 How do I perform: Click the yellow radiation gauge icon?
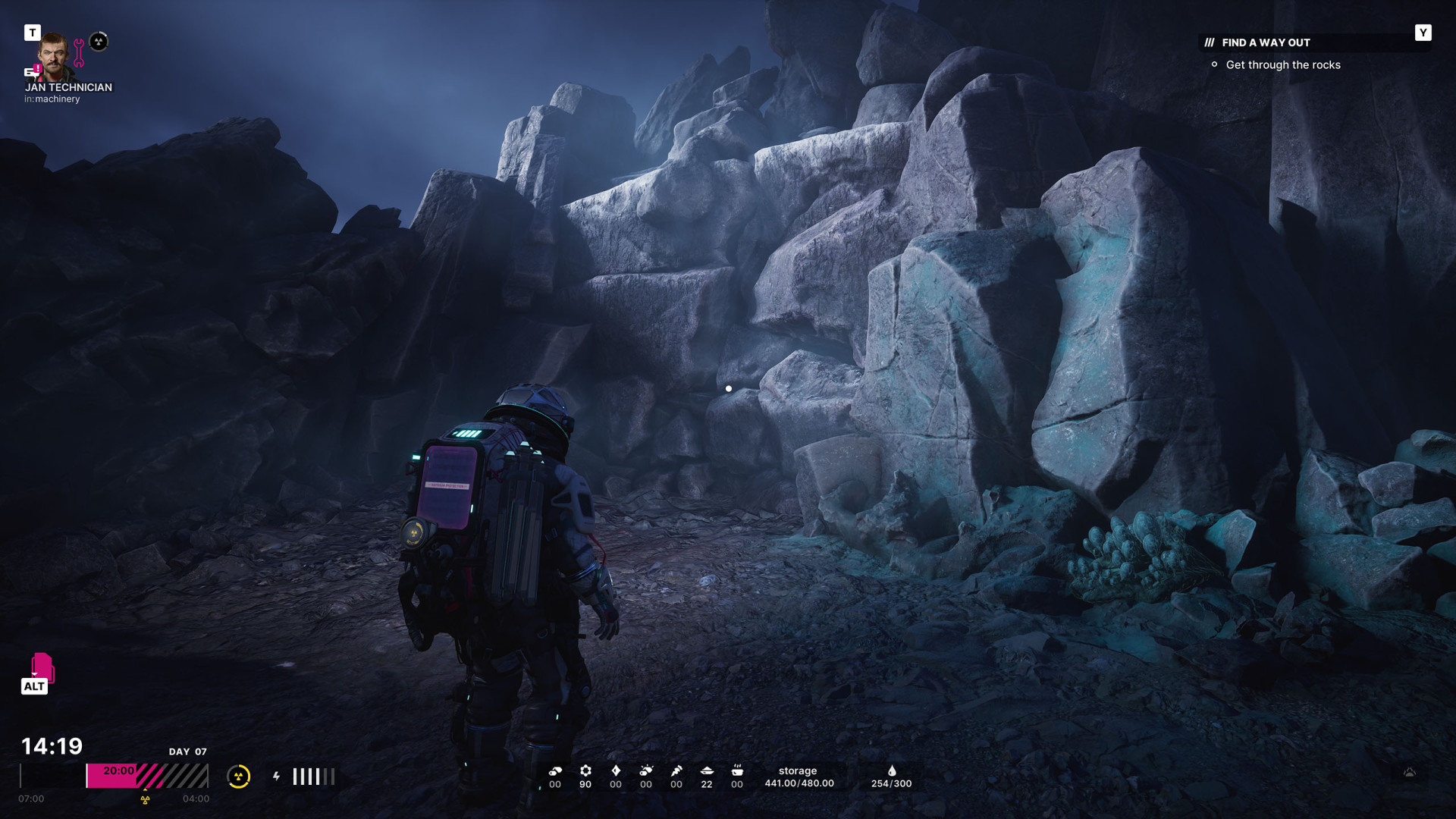(x=238, y=777)
